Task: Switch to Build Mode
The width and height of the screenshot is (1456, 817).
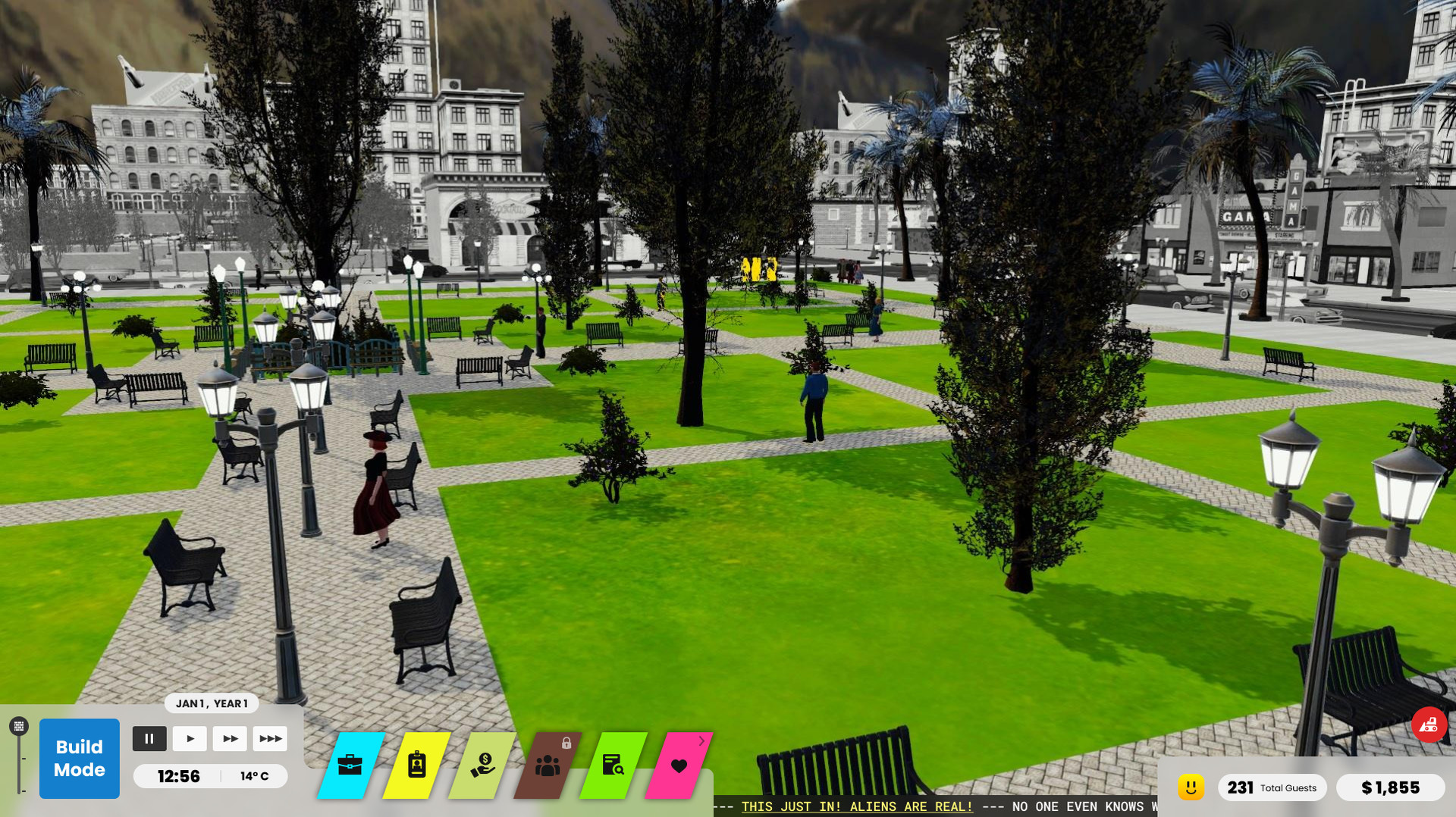Action: tap(79, 758)
